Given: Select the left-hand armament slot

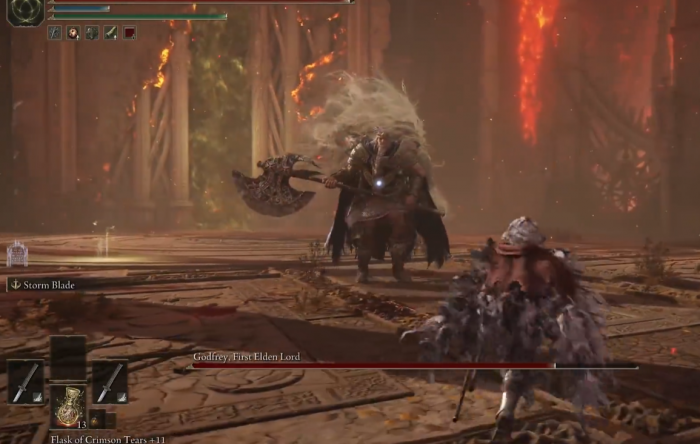Looking at the screenshot, I should (x=26, y=382).
